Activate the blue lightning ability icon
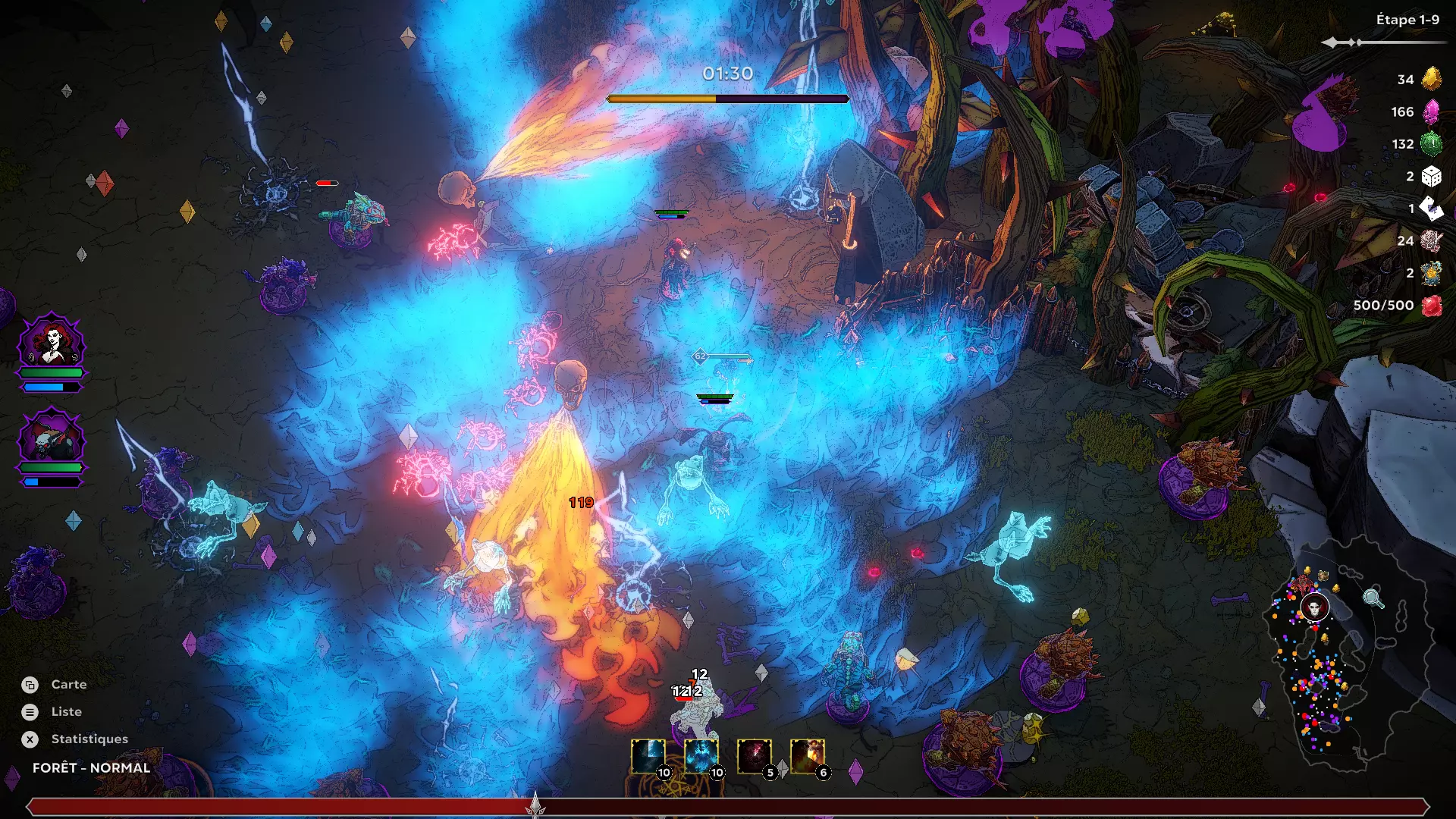Image resolution: width=1456 pixels, height=819 pixels. tap(648, 756)
